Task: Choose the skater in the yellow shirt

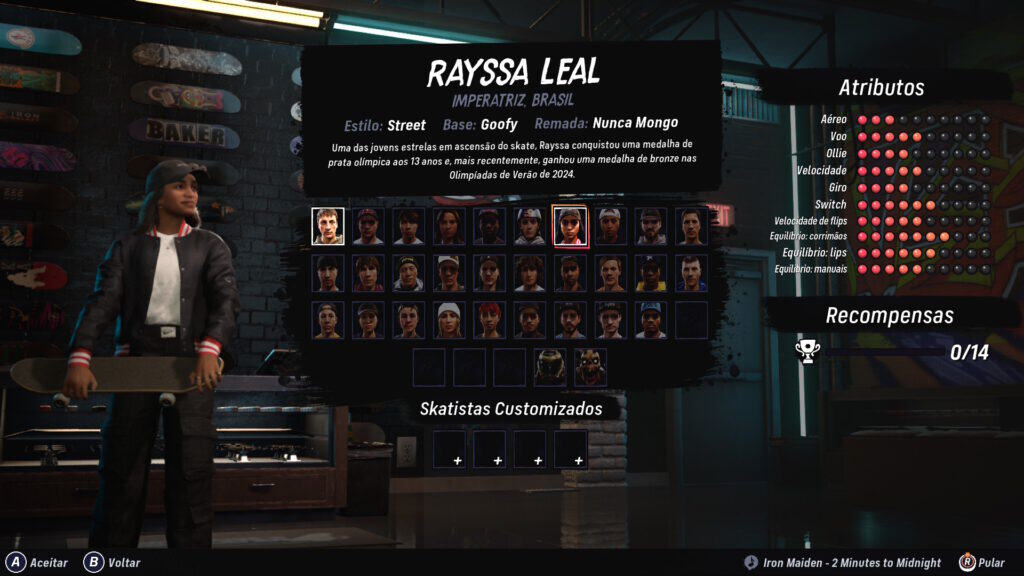Action: point(651,273)
